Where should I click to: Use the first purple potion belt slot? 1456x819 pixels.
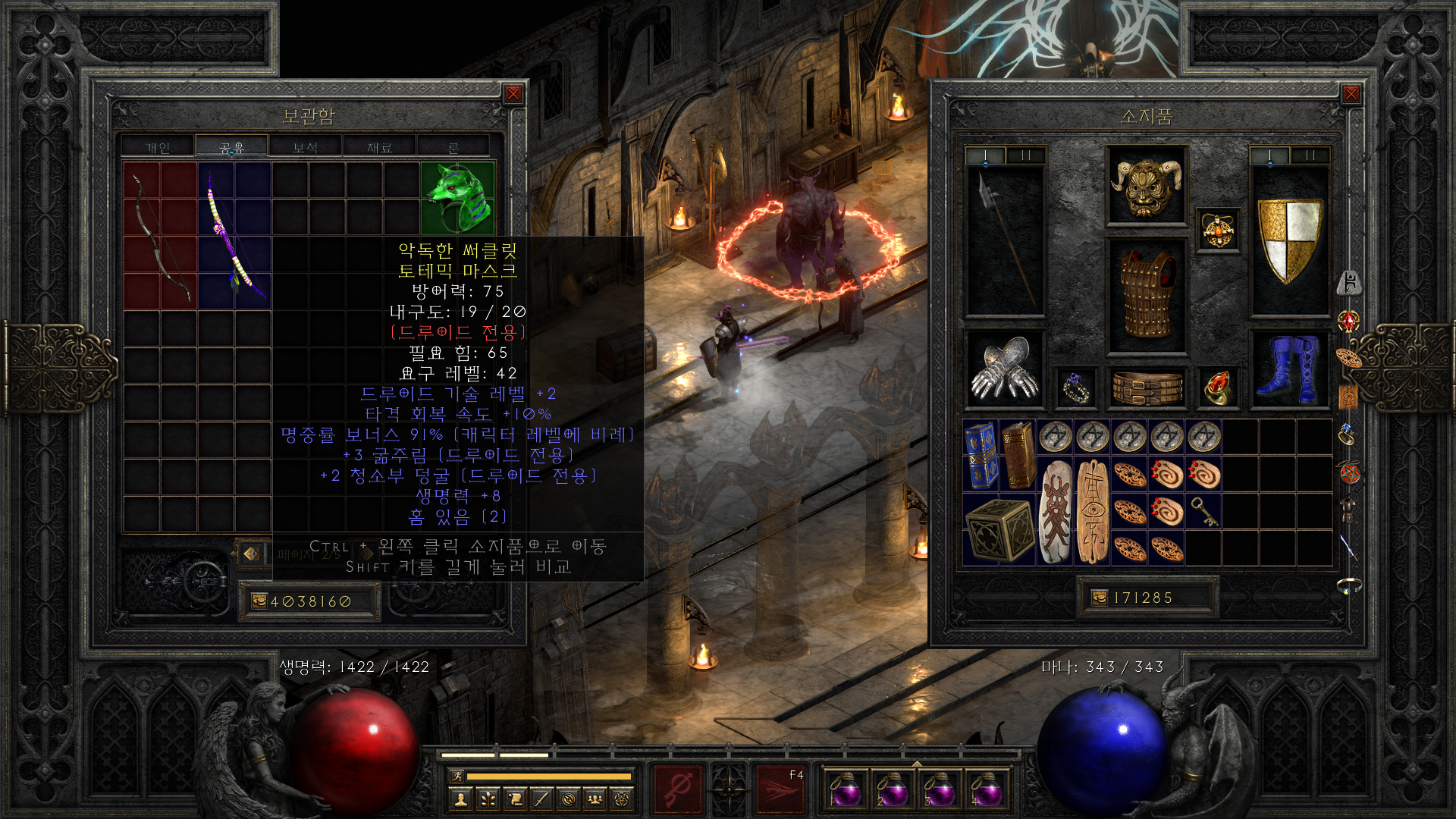[x=844, y=789]
